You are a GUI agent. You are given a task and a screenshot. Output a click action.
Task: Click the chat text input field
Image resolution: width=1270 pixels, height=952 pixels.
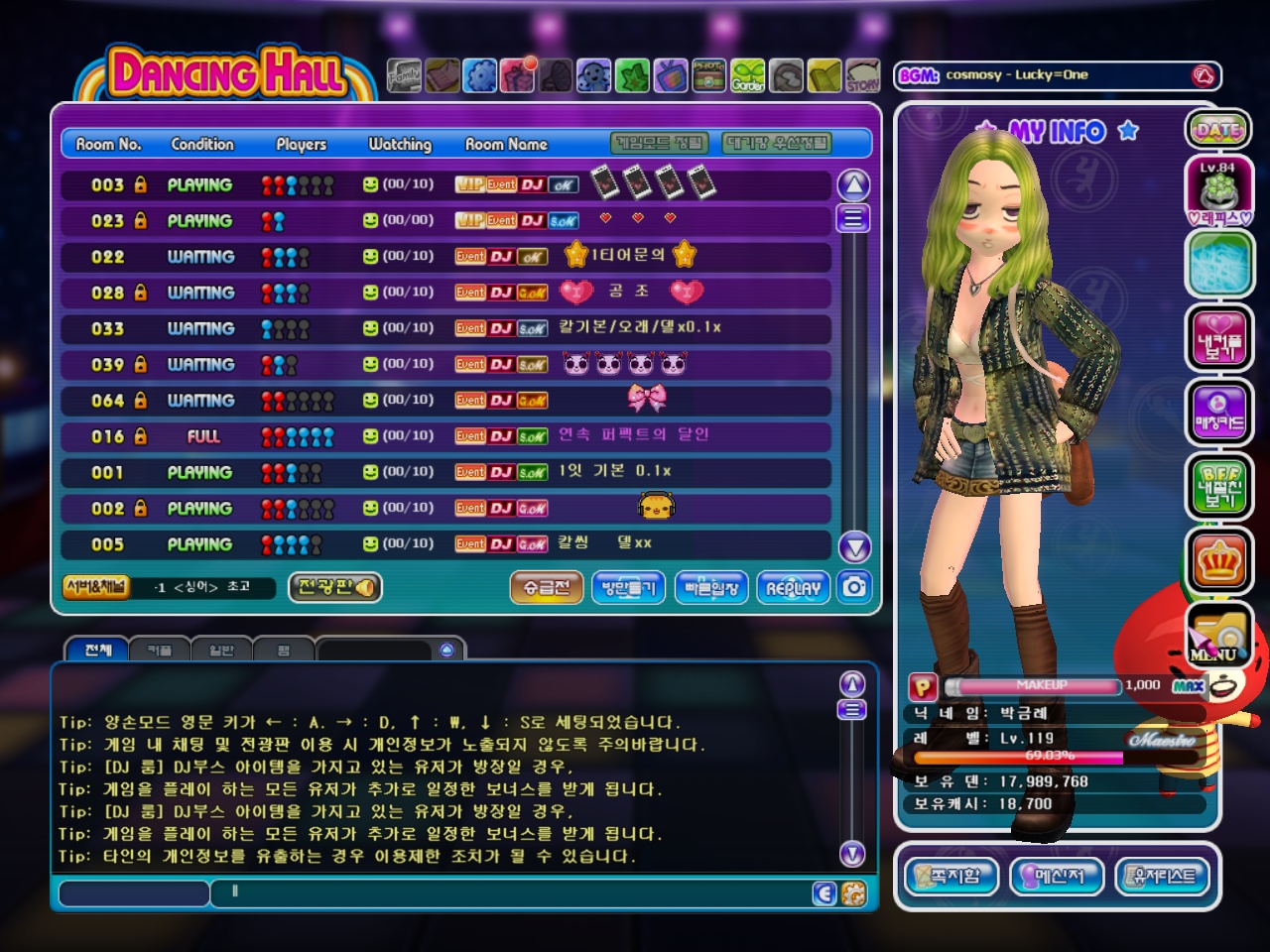[x=516, y=892]
